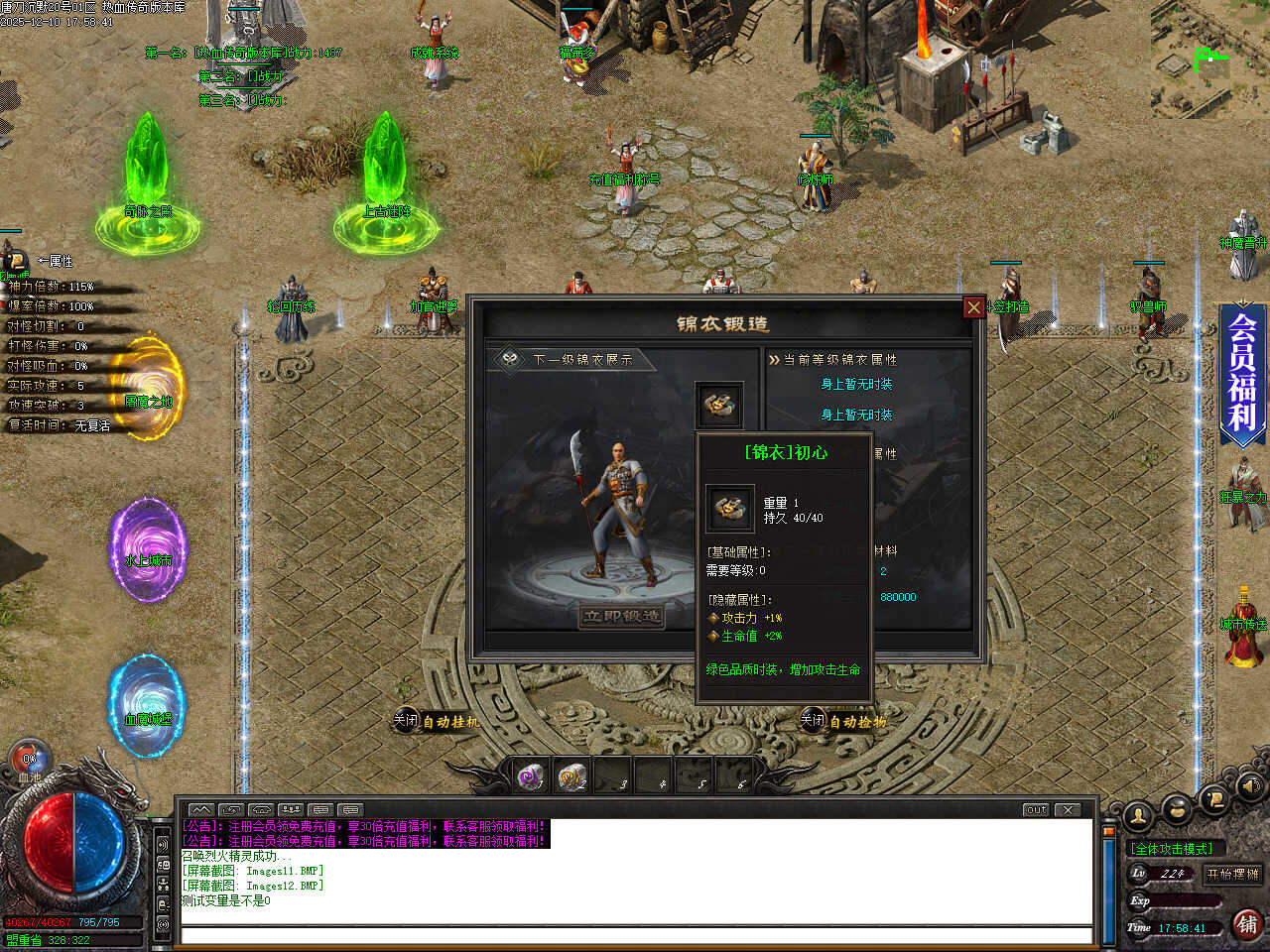Viewport: 1270px width, 952px height.
Task: Toggle the sound speaker icon
Action: (x=1250, y=785)
